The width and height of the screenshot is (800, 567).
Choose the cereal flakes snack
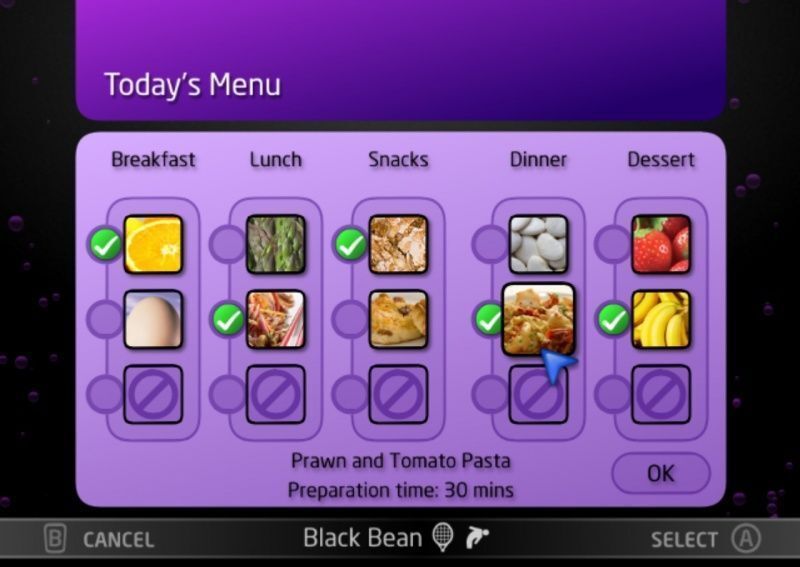(398, 244)
